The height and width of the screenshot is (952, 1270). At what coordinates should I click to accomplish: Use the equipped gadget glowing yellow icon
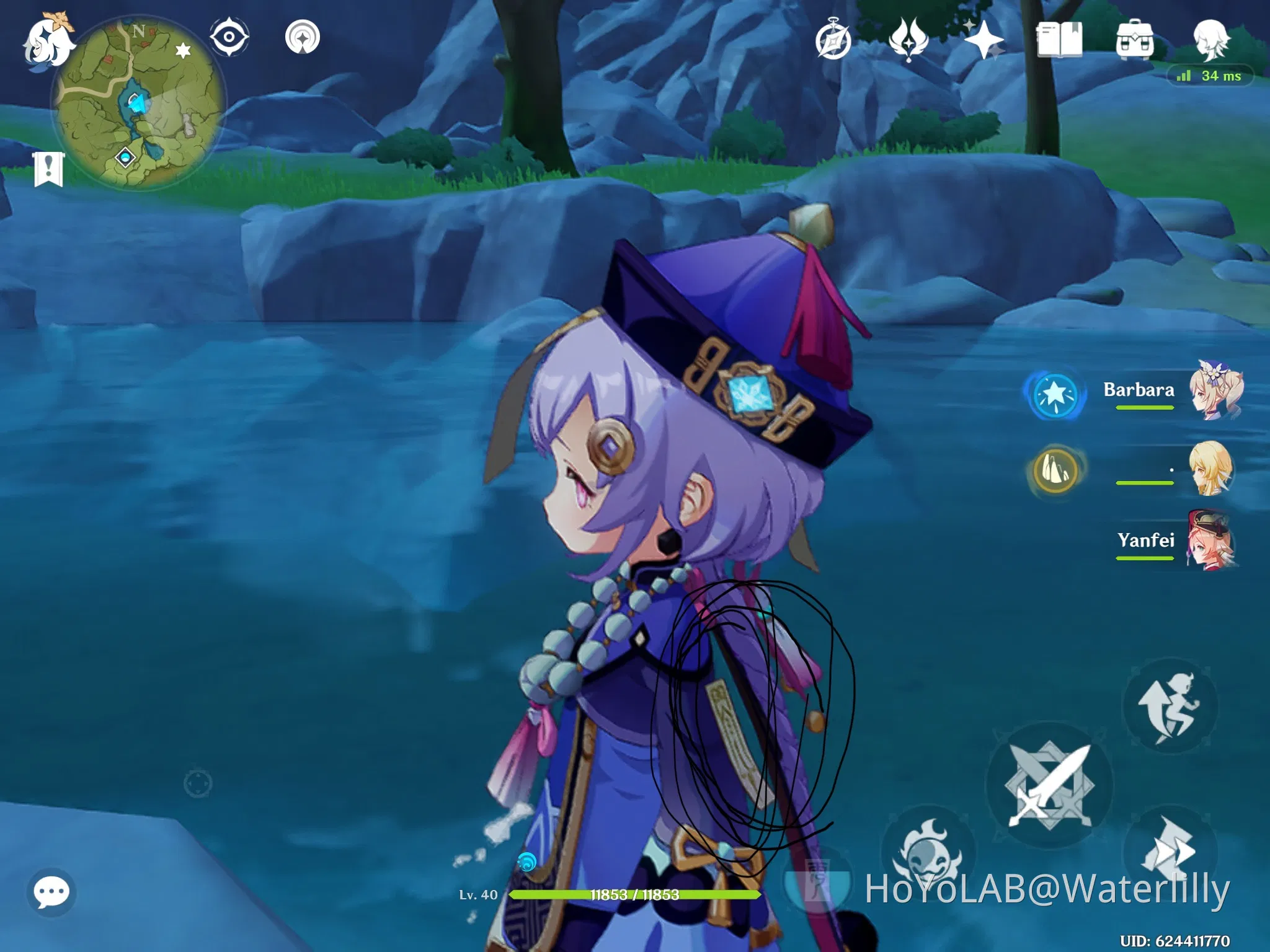pos(1056,472)
